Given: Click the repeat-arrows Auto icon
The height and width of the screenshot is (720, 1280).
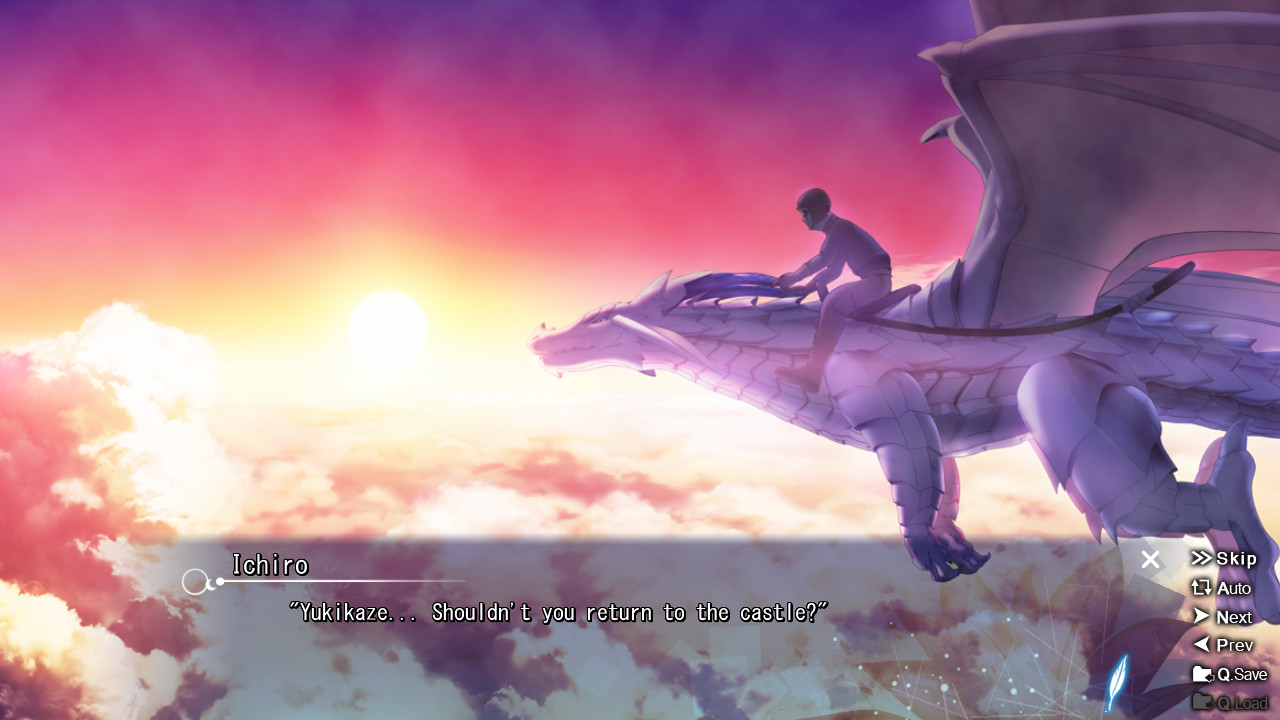Looking at the screenshot, I should pyautogui.click(x=1203, y=588).
